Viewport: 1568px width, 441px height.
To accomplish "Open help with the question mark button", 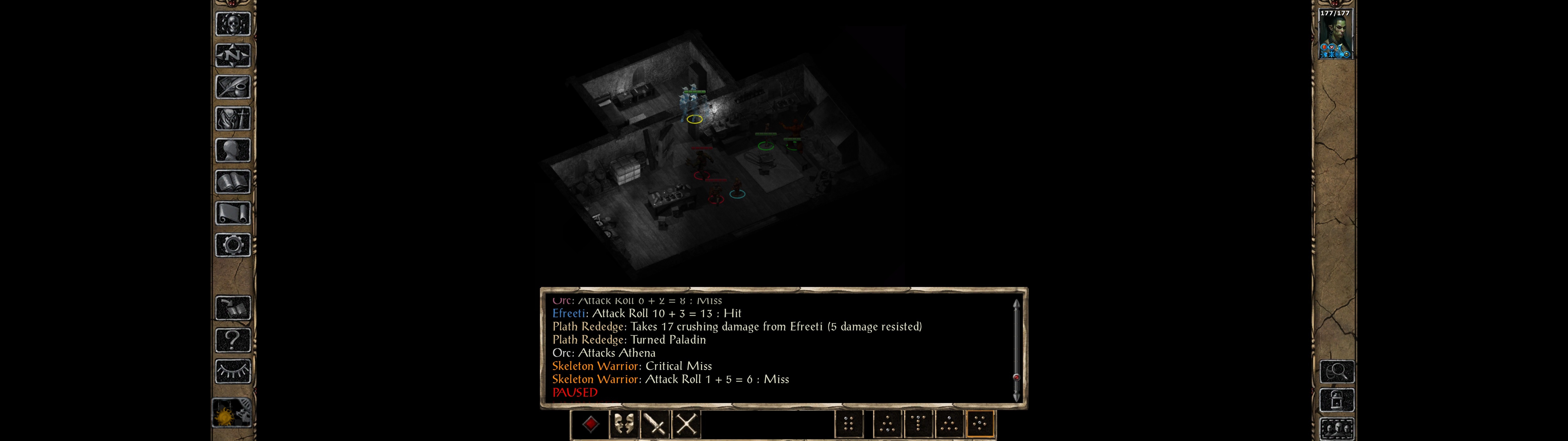I will [x=232, y=340].
